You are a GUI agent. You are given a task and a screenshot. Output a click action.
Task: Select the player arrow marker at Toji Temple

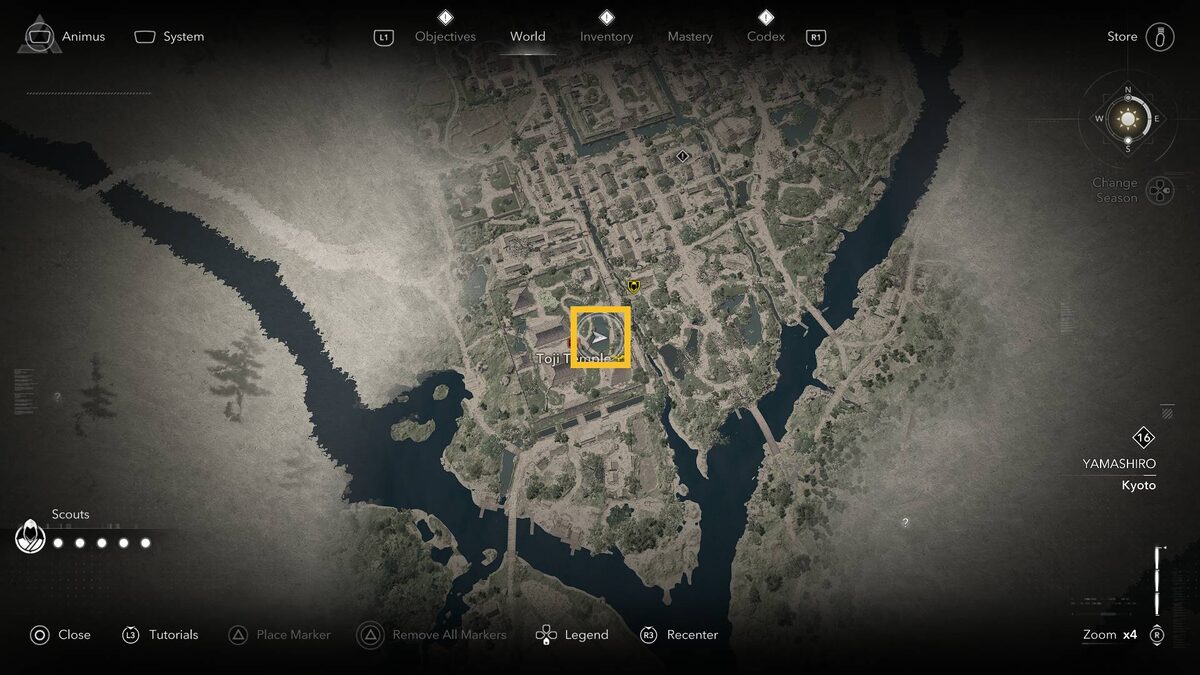pyautogui.click(x=600, y=337)
